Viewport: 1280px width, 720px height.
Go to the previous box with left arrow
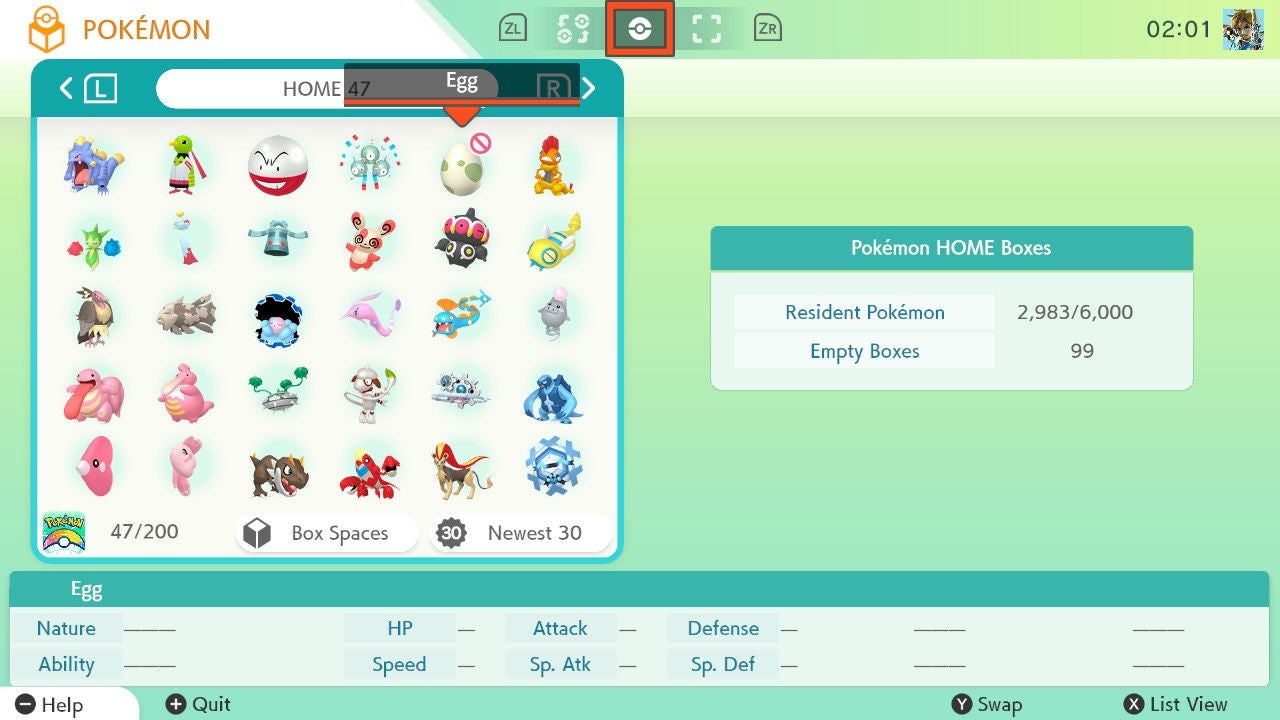point(67,89)
